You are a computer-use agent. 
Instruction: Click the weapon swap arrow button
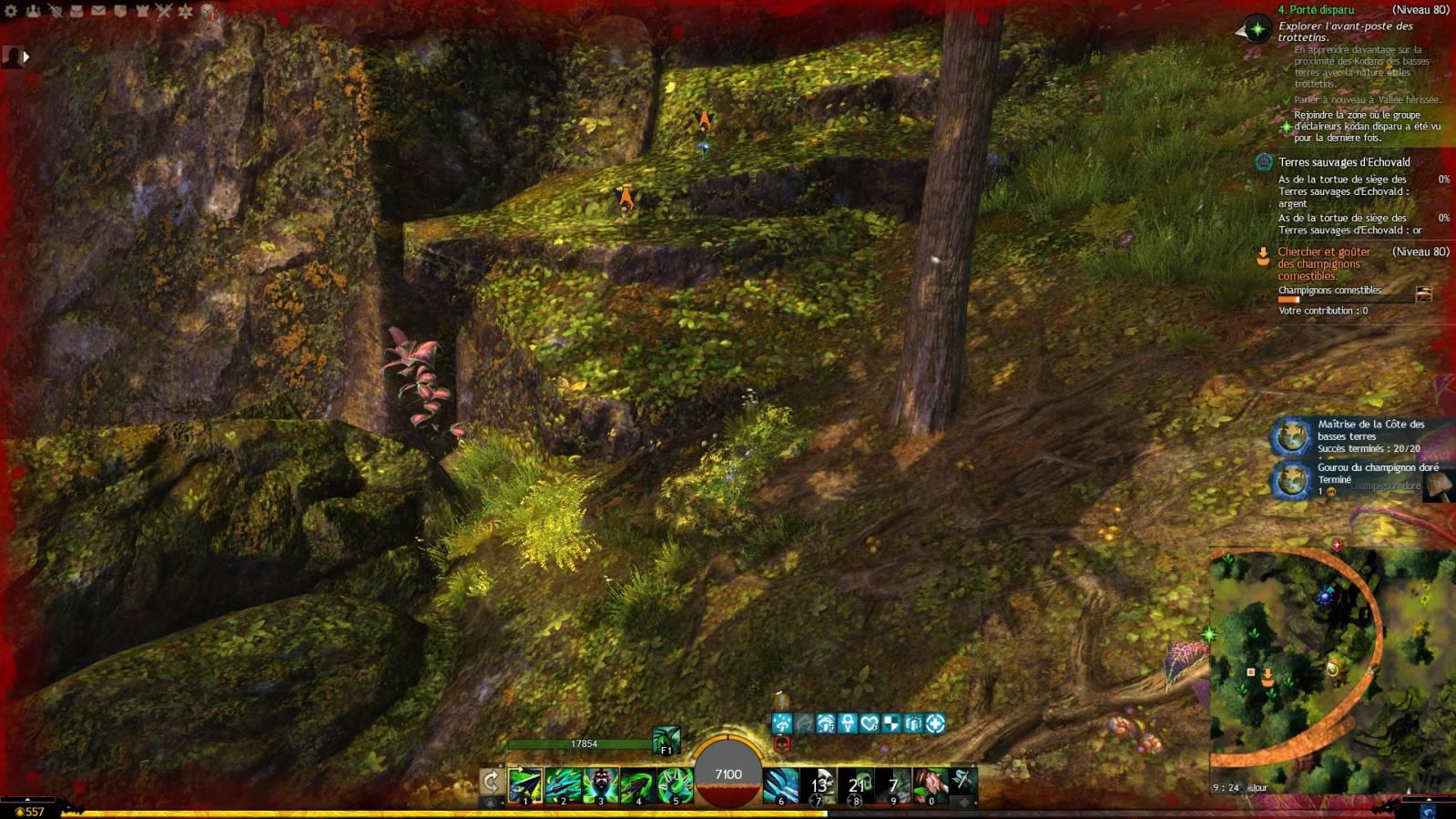point(491,782)
